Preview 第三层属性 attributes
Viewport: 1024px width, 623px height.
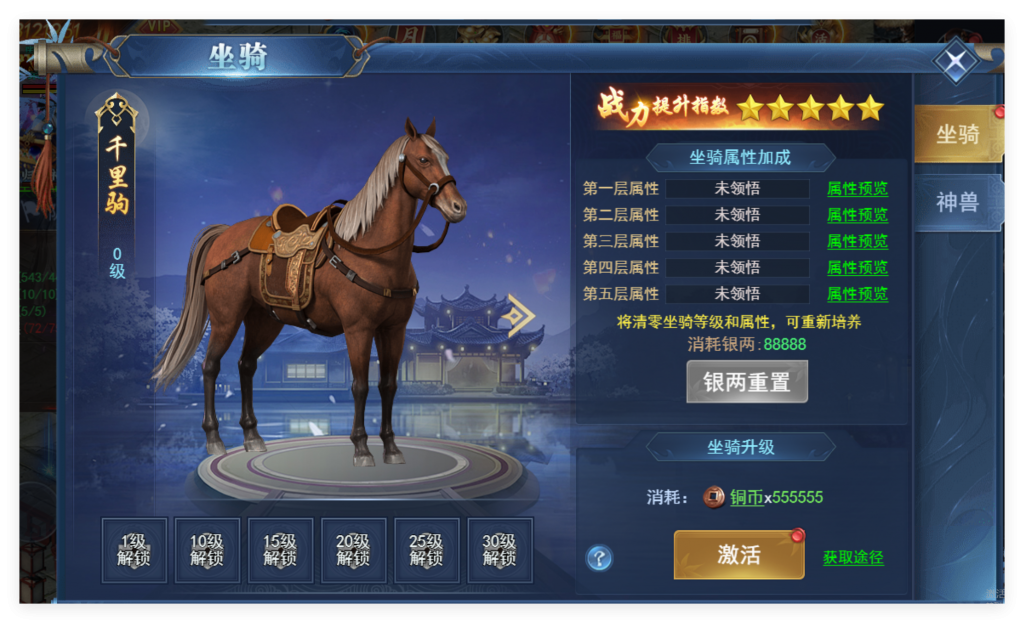coord(857,241)
